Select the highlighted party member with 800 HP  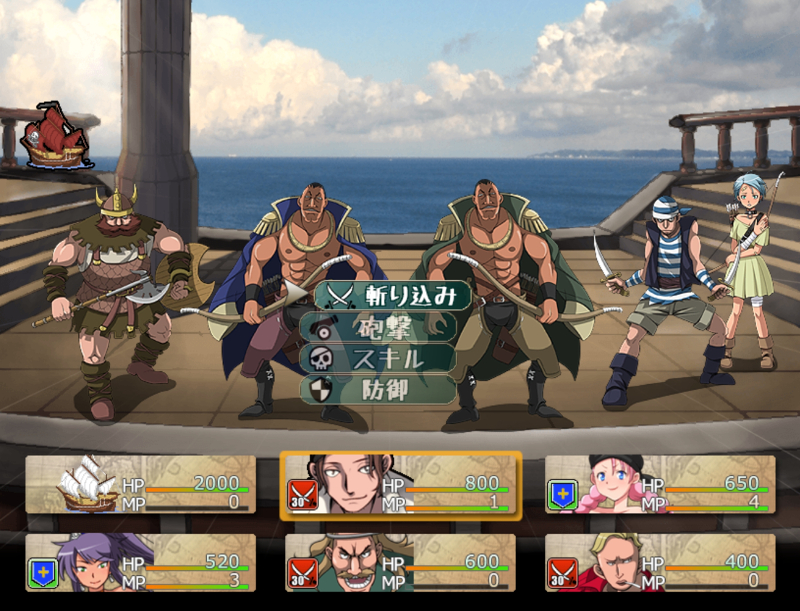[400, 484]
